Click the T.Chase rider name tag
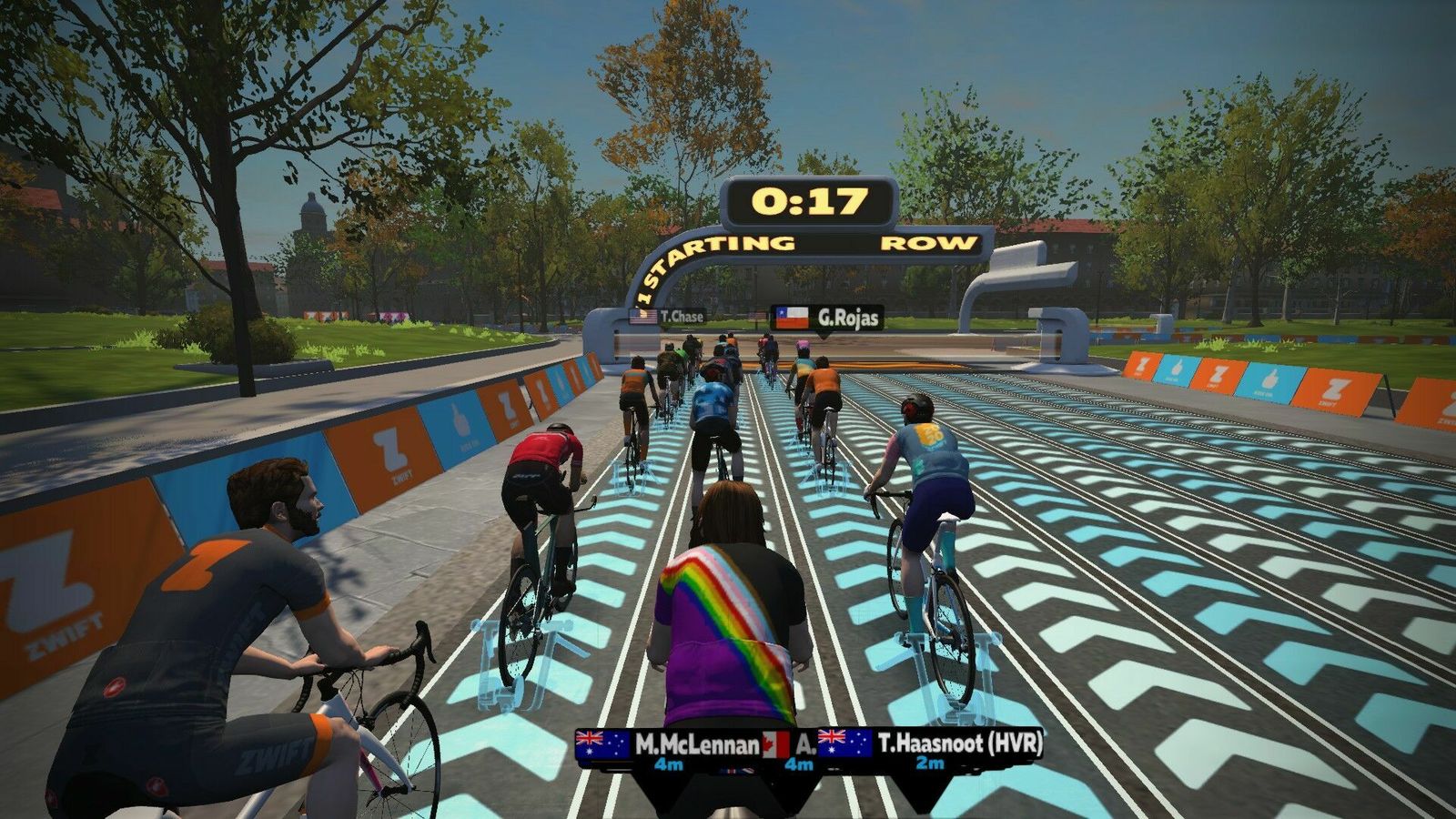The width and height of the screenshot is (1456, 819). tap(668, 317)
